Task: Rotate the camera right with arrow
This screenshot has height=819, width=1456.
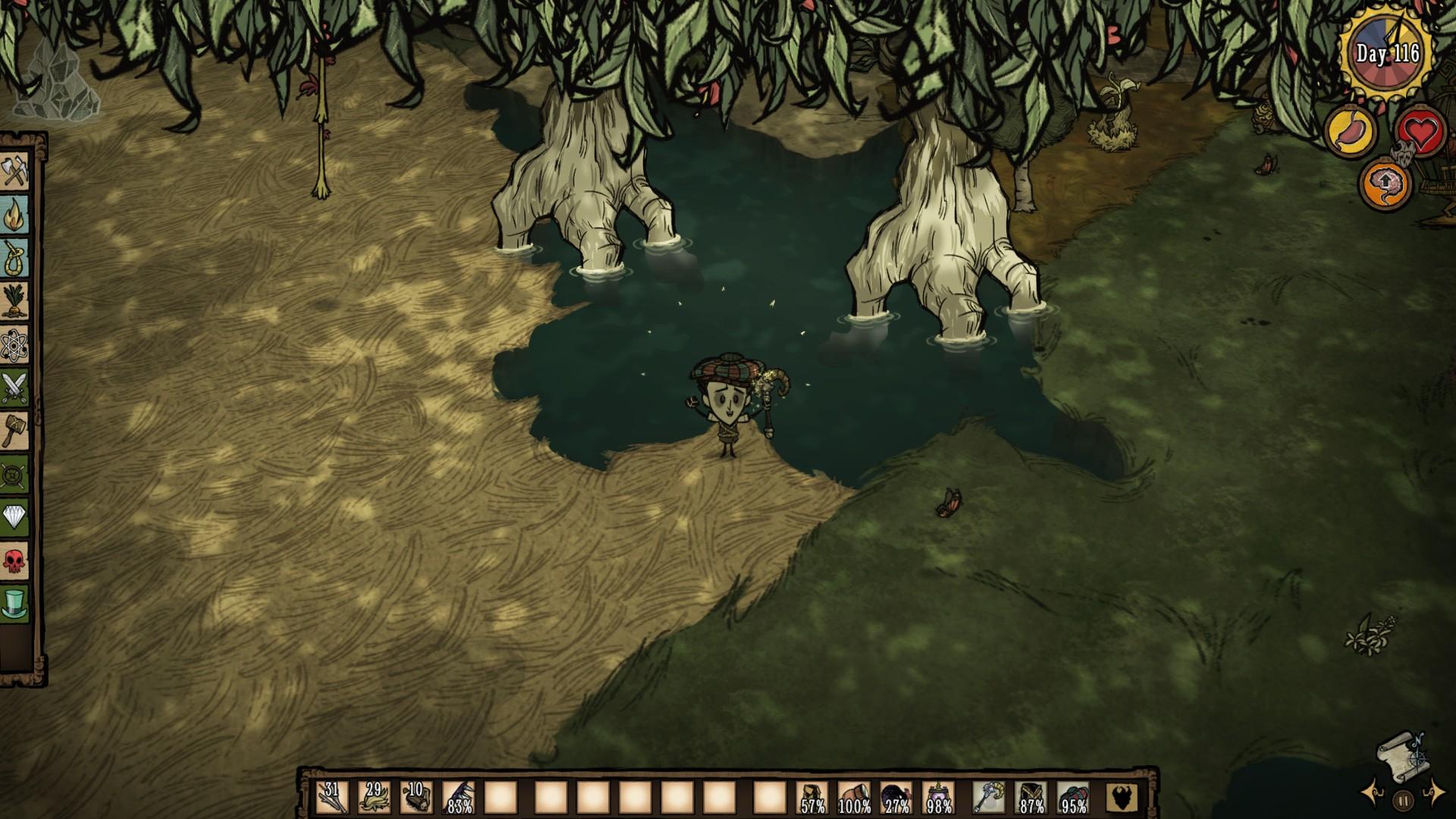Action: click(1433, 793)
